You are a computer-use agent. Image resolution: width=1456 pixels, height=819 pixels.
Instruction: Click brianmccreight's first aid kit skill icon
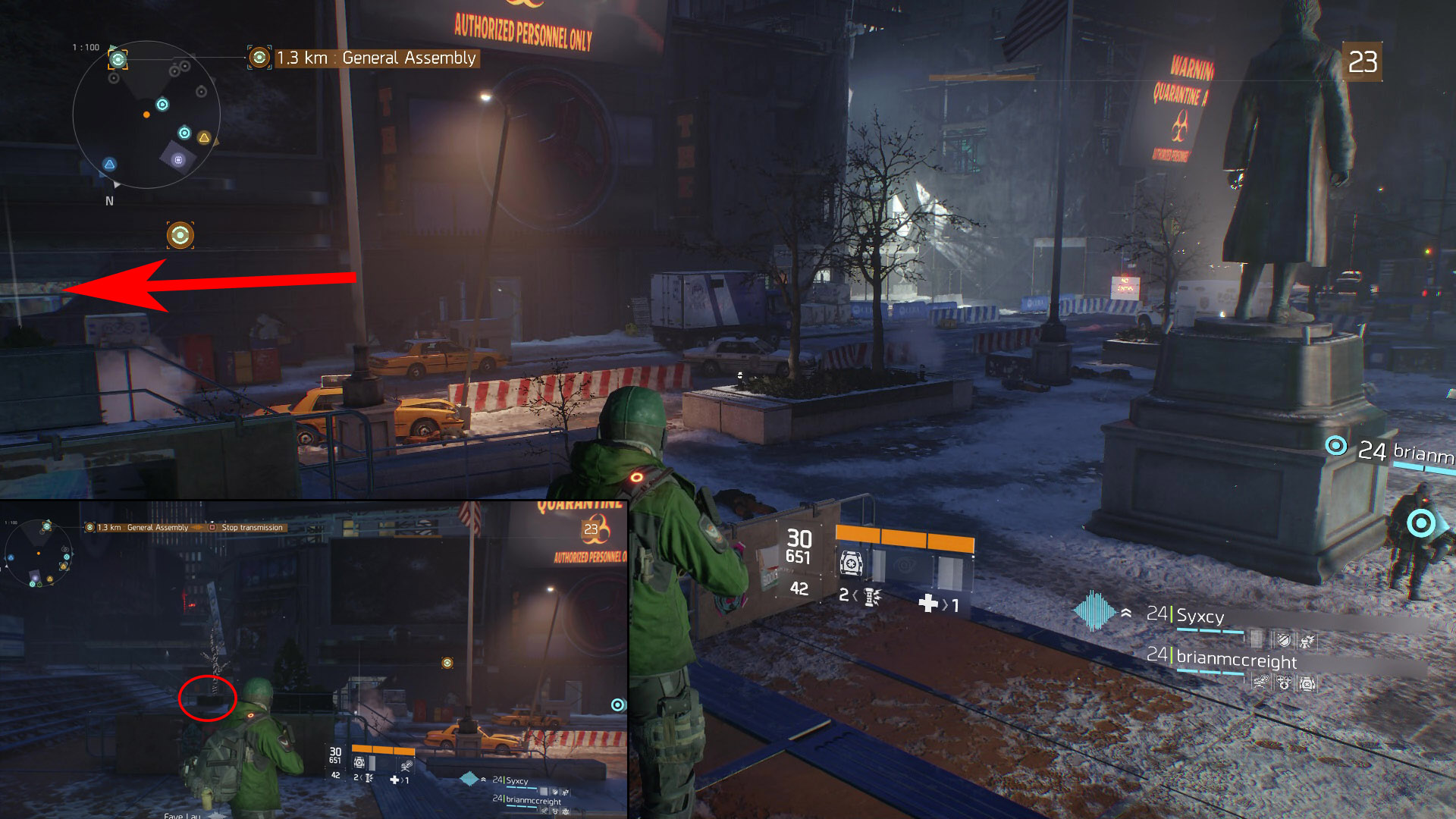[1307, 683]
